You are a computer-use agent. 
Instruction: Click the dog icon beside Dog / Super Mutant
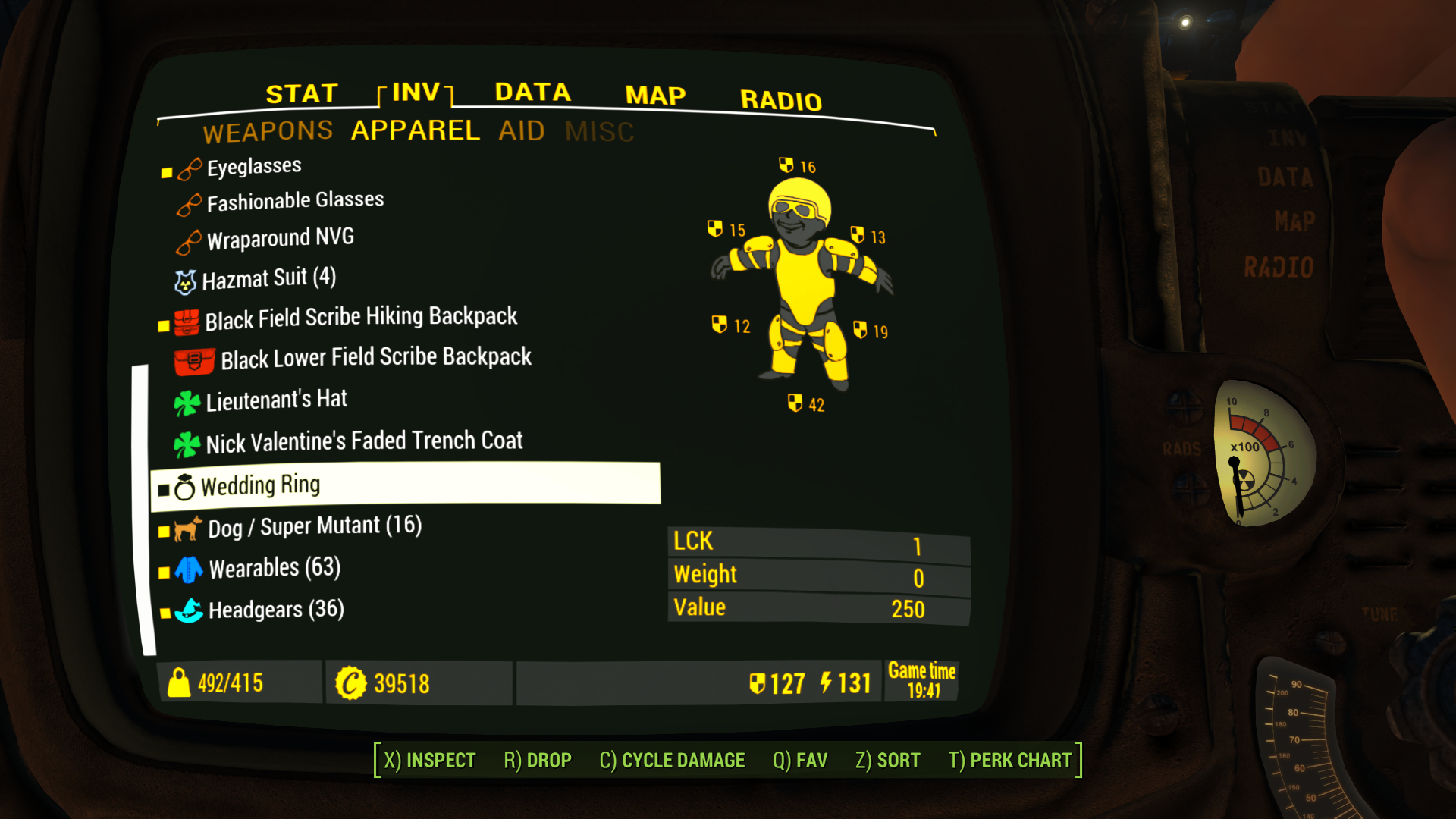[x=187, y=529]
